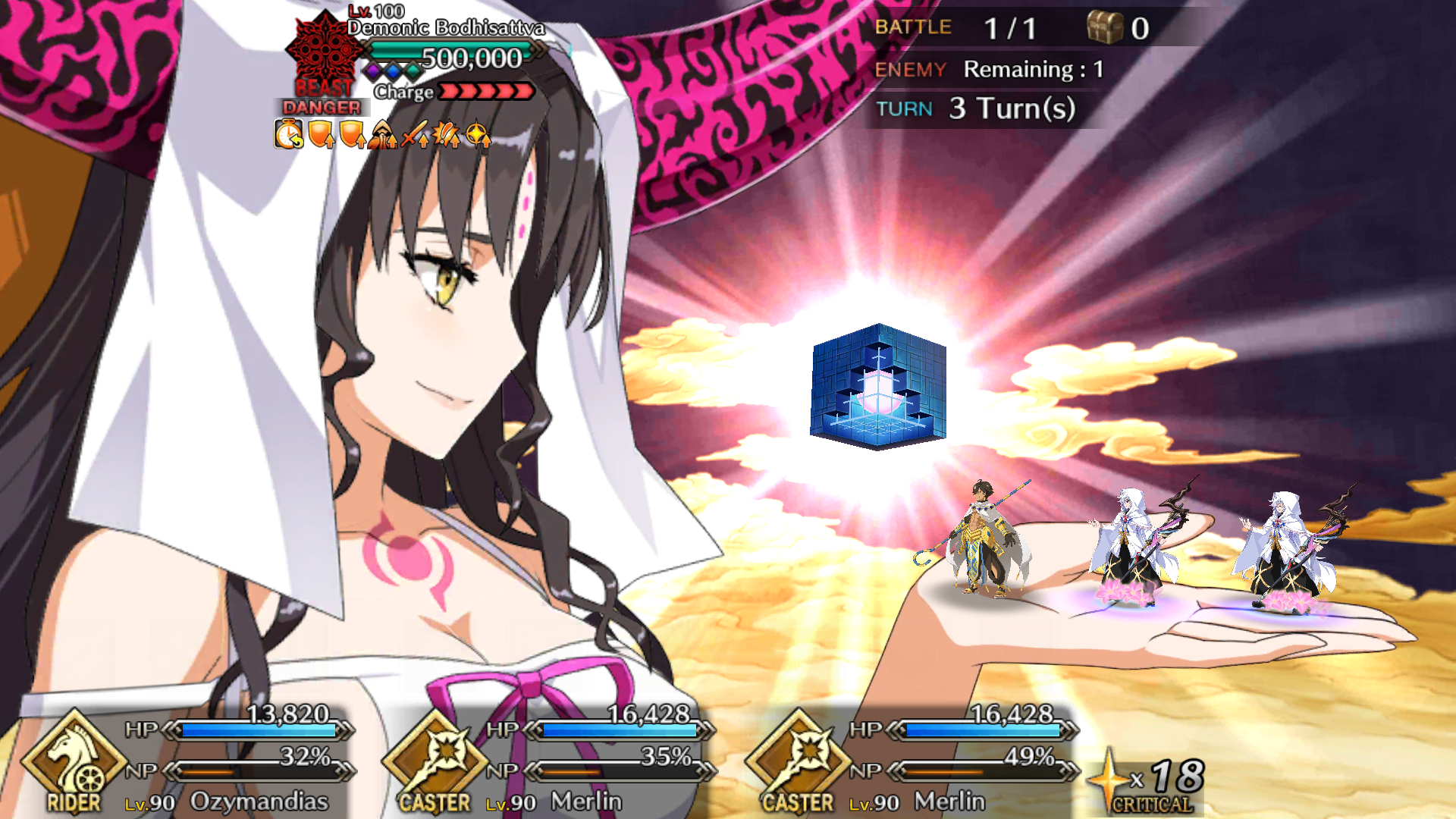The height and width of the screenshot is (819, 1456).
Task: Target the Demonic Bodhisattva enemy nameplate
Action: 446,29
